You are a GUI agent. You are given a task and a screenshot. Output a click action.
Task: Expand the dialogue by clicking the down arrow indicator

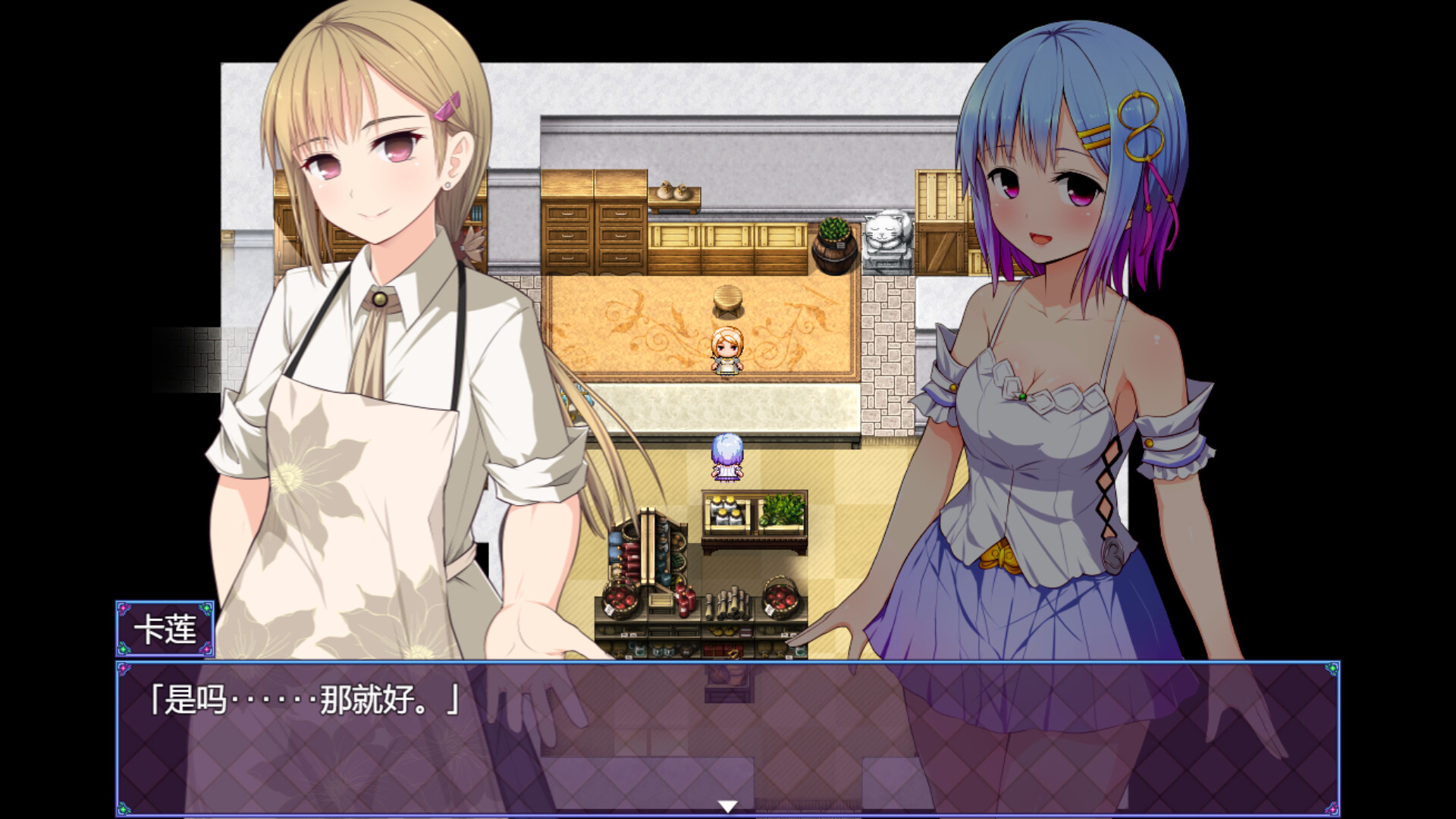click(x=728, y=807)
